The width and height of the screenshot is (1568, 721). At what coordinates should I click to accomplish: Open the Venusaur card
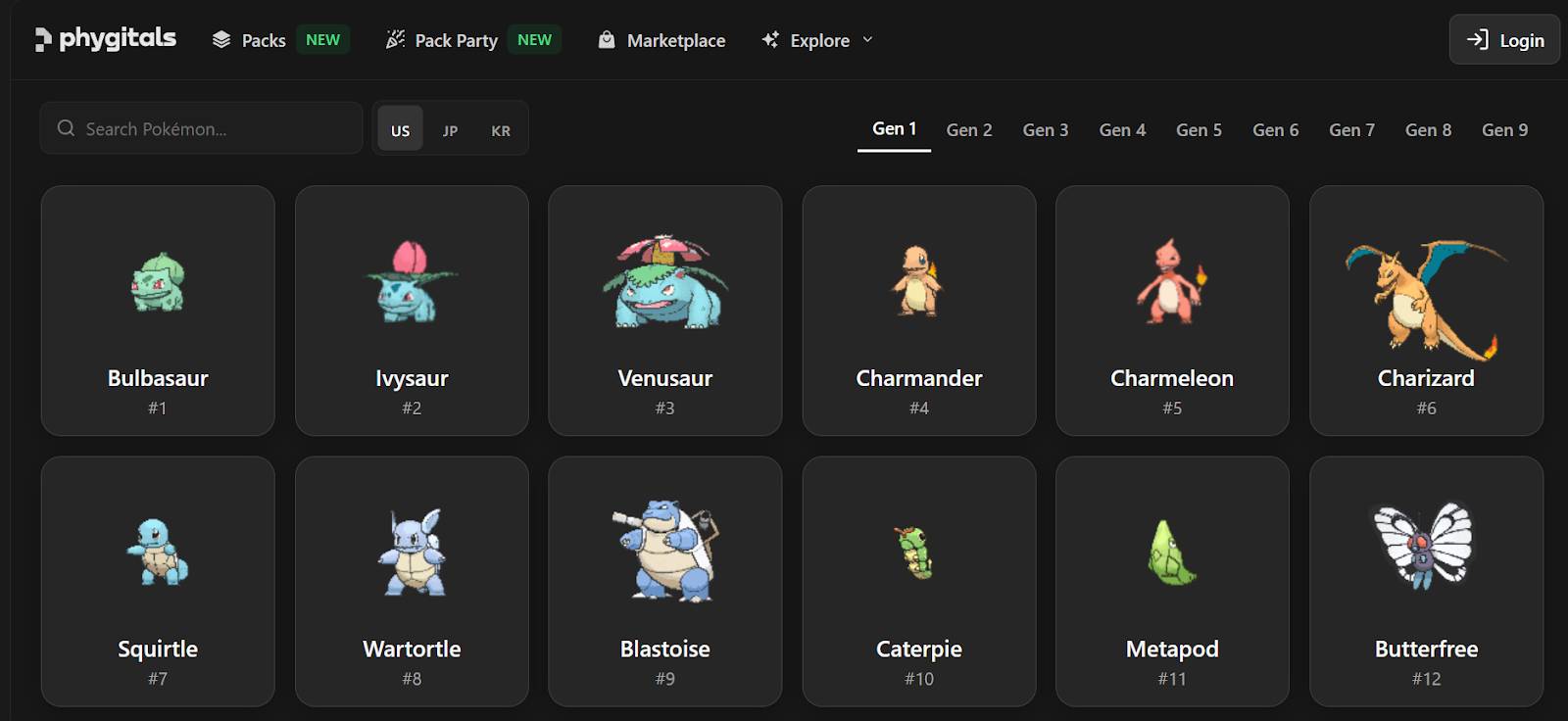665,311
